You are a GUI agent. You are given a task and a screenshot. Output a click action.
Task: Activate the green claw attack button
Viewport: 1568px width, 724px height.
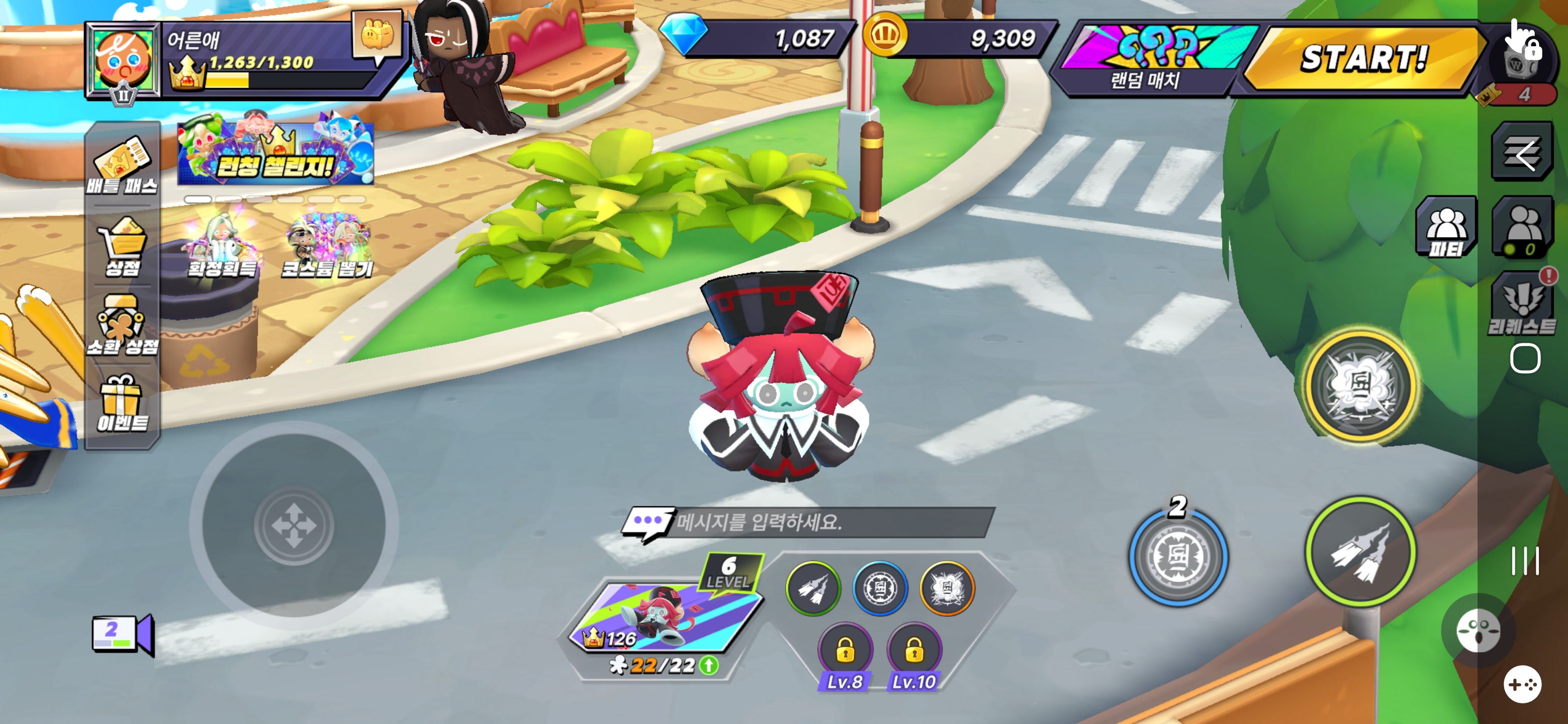(x=1360, y=552)
